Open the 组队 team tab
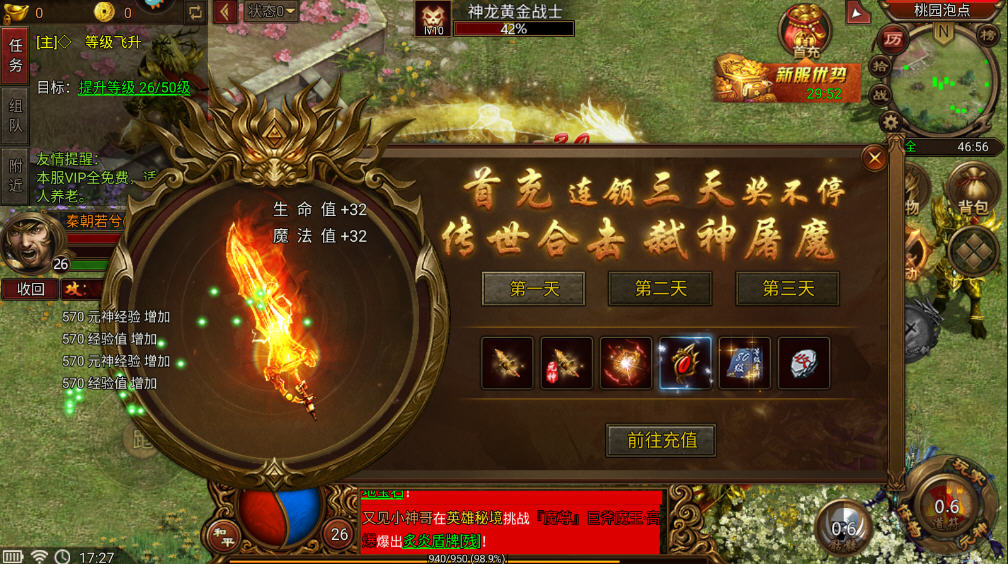 click(15, 120)
